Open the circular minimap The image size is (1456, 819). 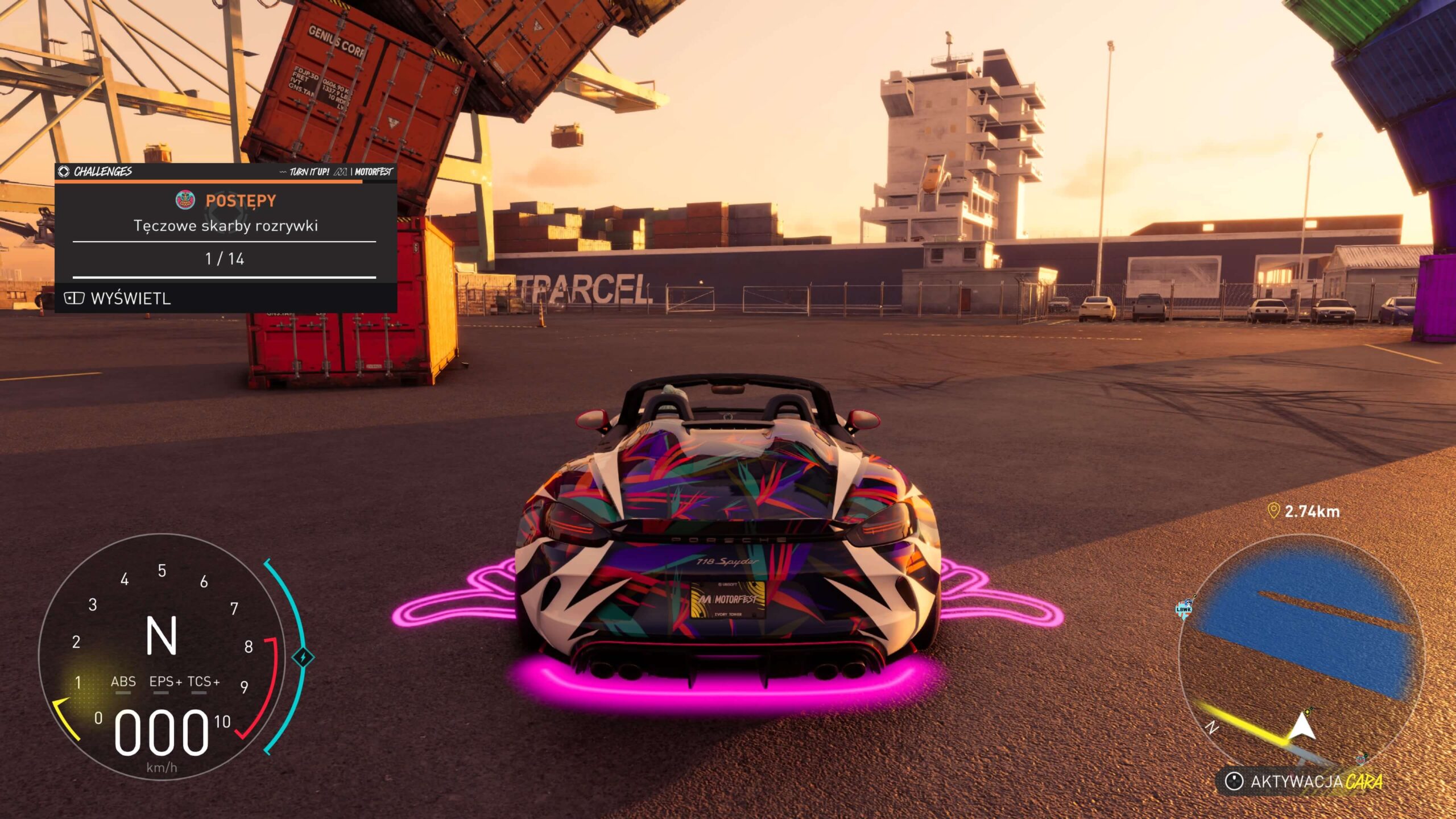[x=1301, y=654]
